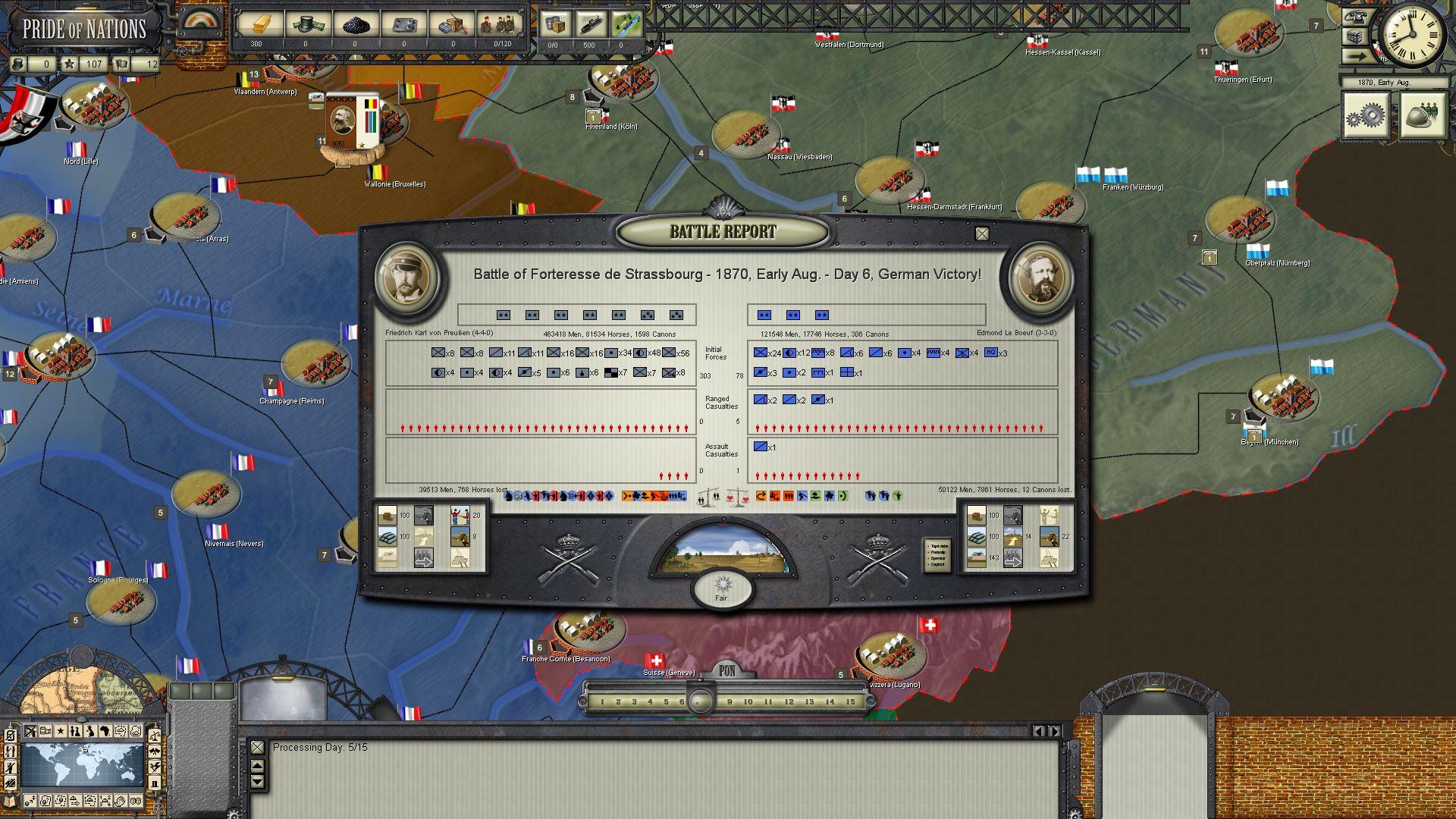Select the Africa map filter icon
Viewport: 1456px width, 819px height.
105,730
